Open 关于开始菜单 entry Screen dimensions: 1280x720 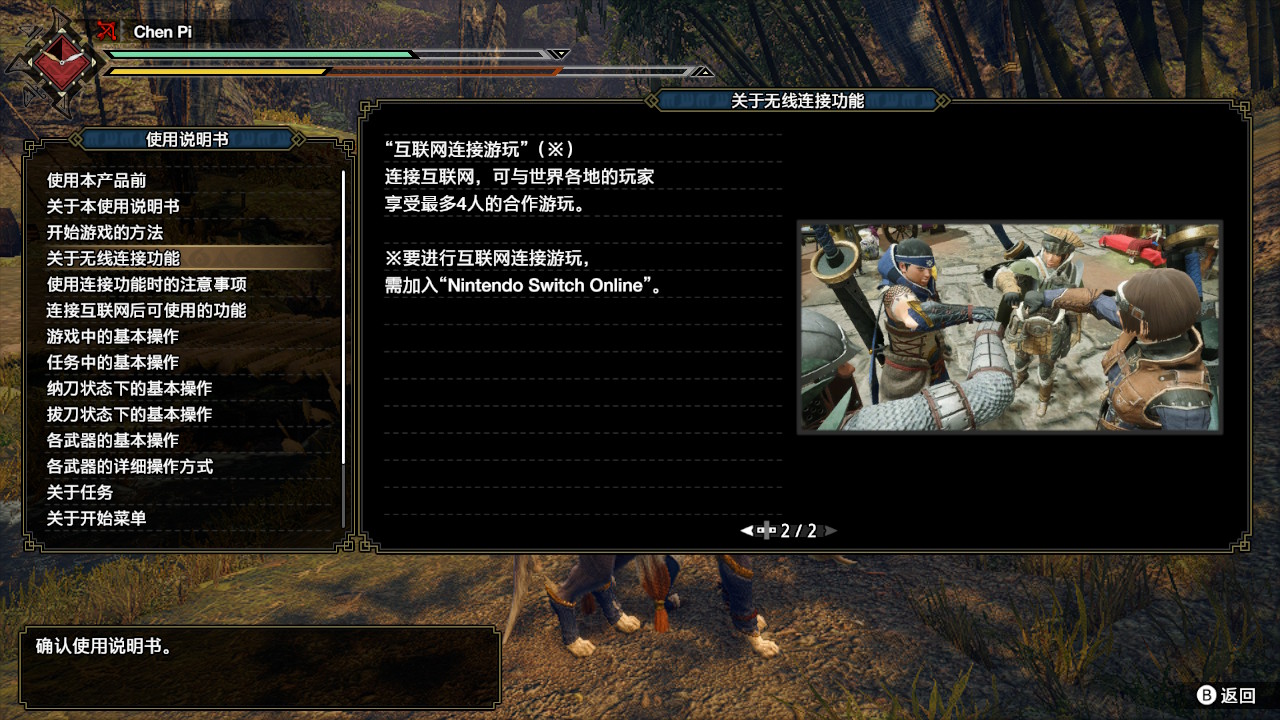pyautogui.click(x=97, y=518)
